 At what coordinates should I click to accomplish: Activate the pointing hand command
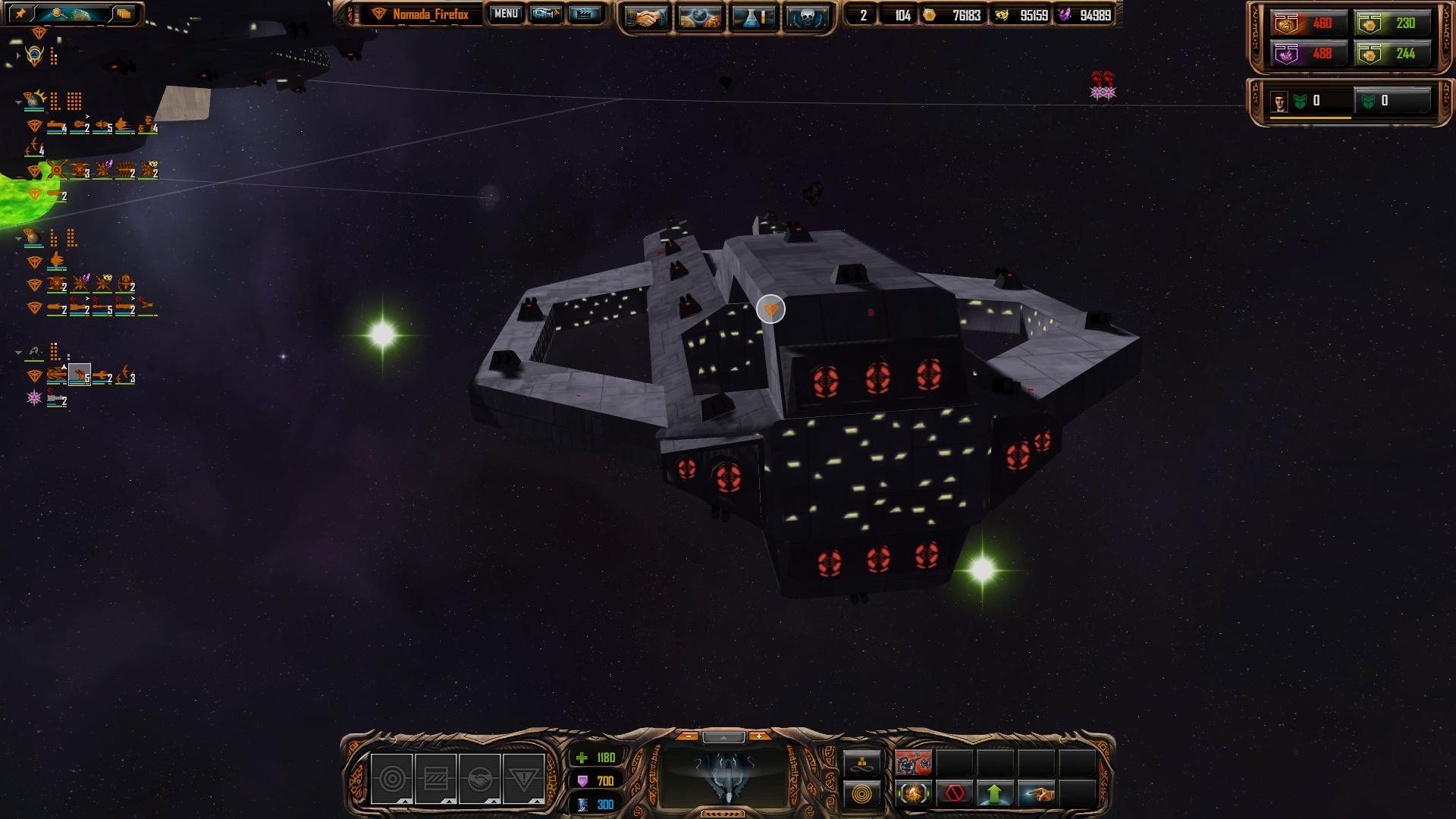click(1036, 794)
